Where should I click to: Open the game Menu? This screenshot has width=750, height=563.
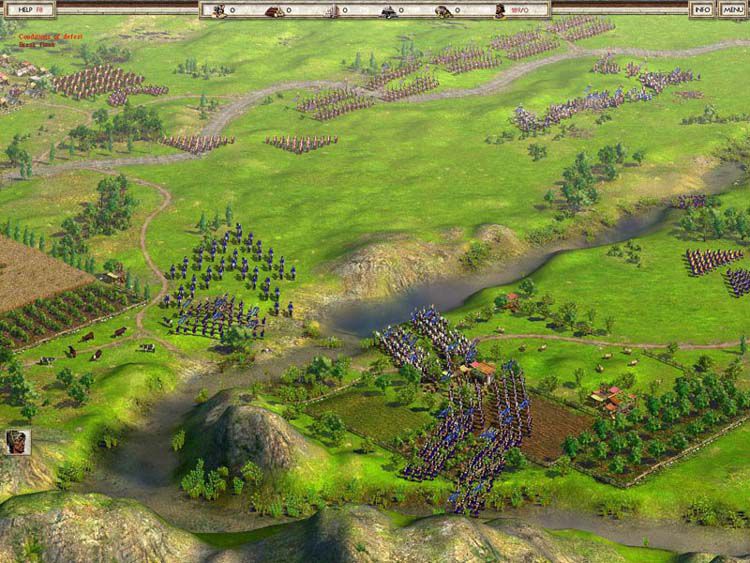[732, 9]
